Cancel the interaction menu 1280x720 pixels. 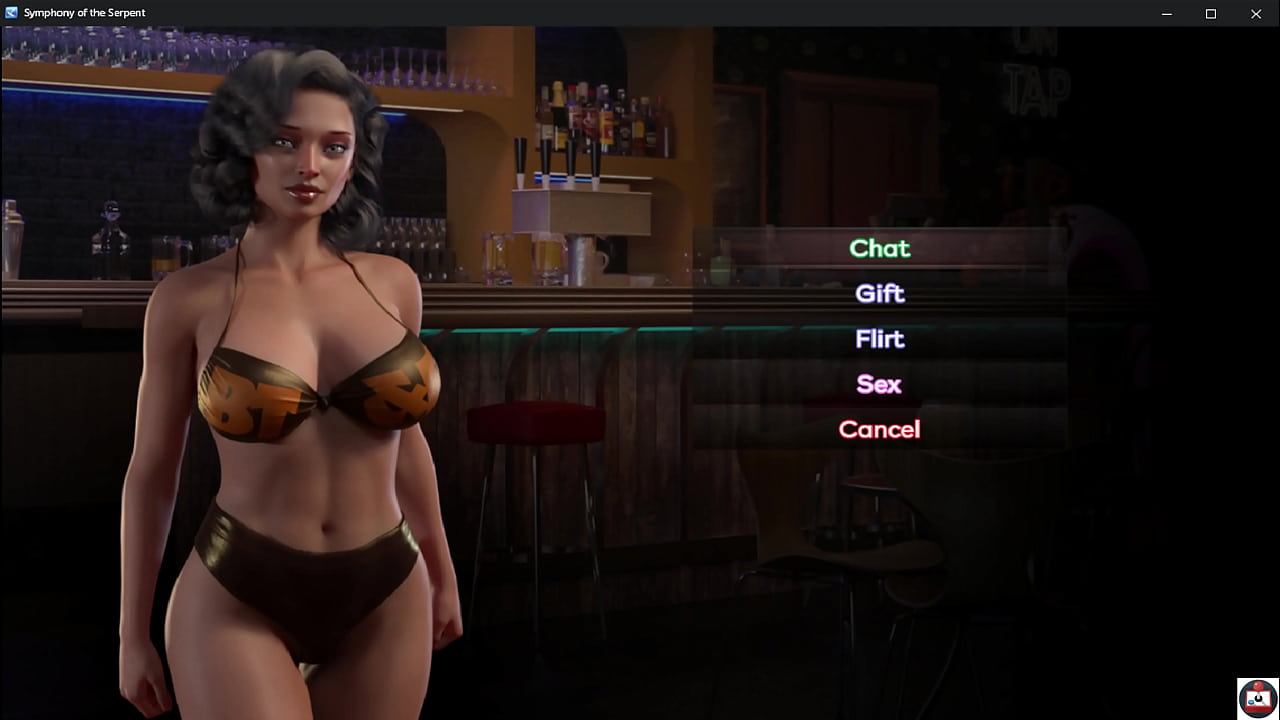[879, 429]
